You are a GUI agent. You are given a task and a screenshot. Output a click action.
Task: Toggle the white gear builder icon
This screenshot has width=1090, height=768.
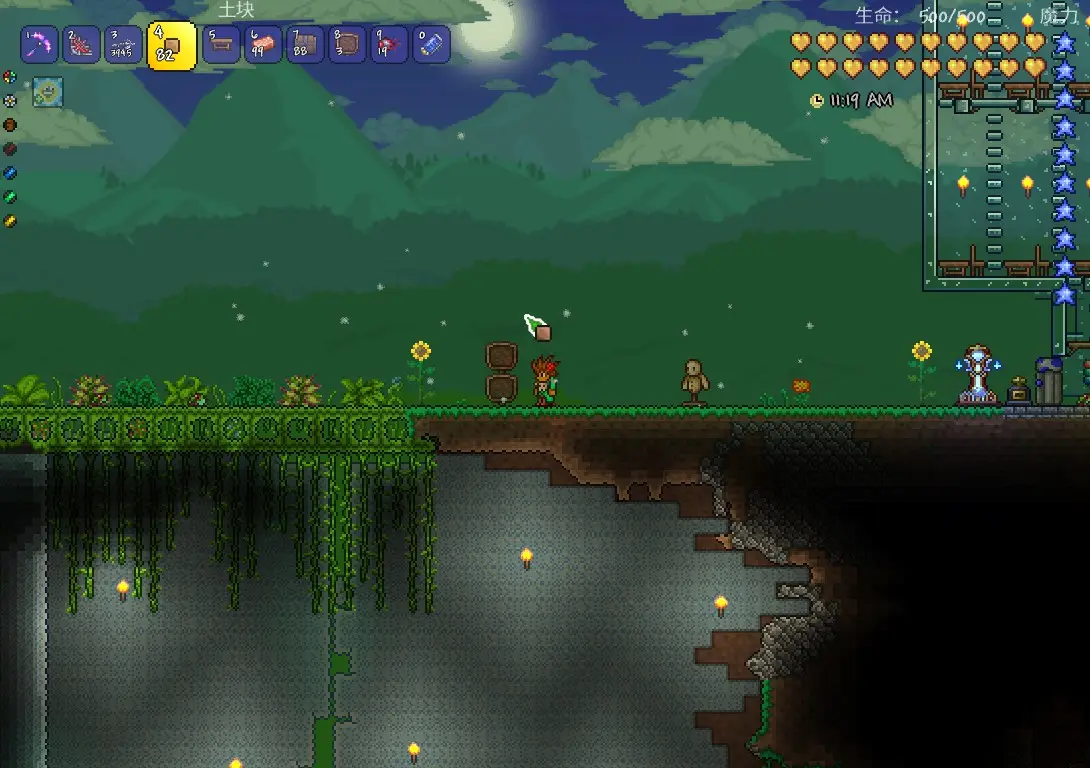coord(10,101)
